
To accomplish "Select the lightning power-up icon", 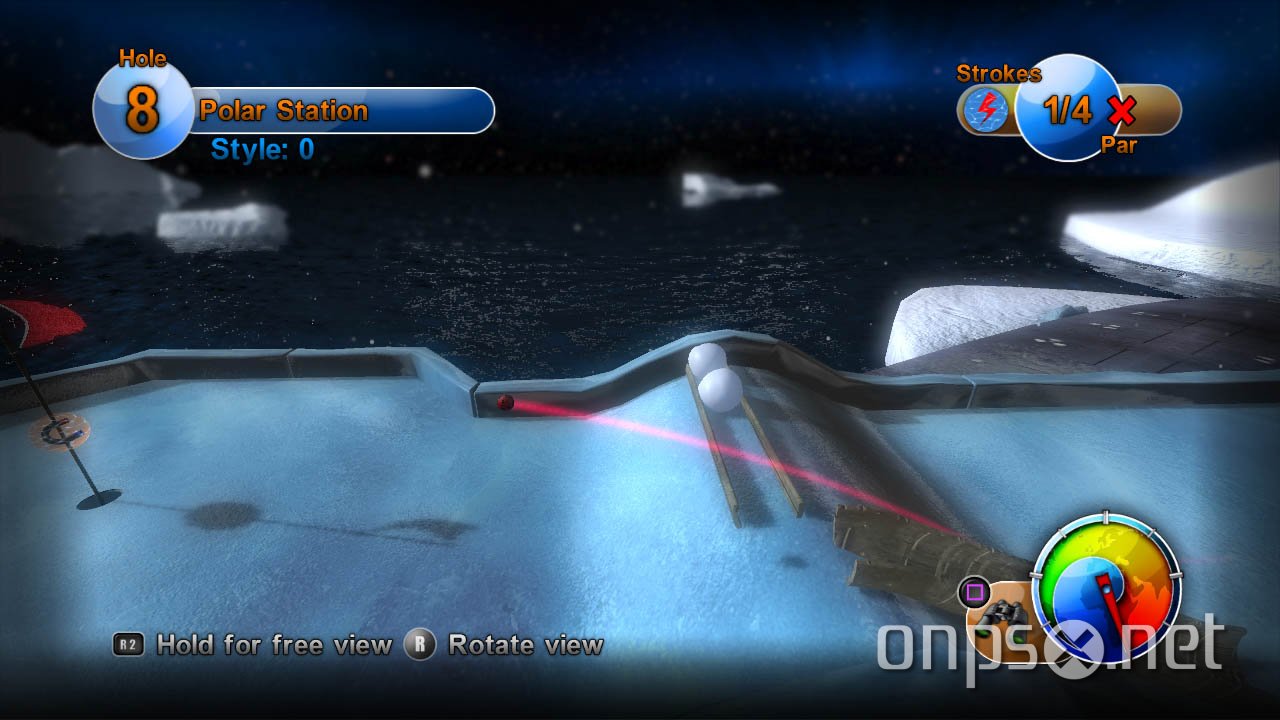I will 984,111.
